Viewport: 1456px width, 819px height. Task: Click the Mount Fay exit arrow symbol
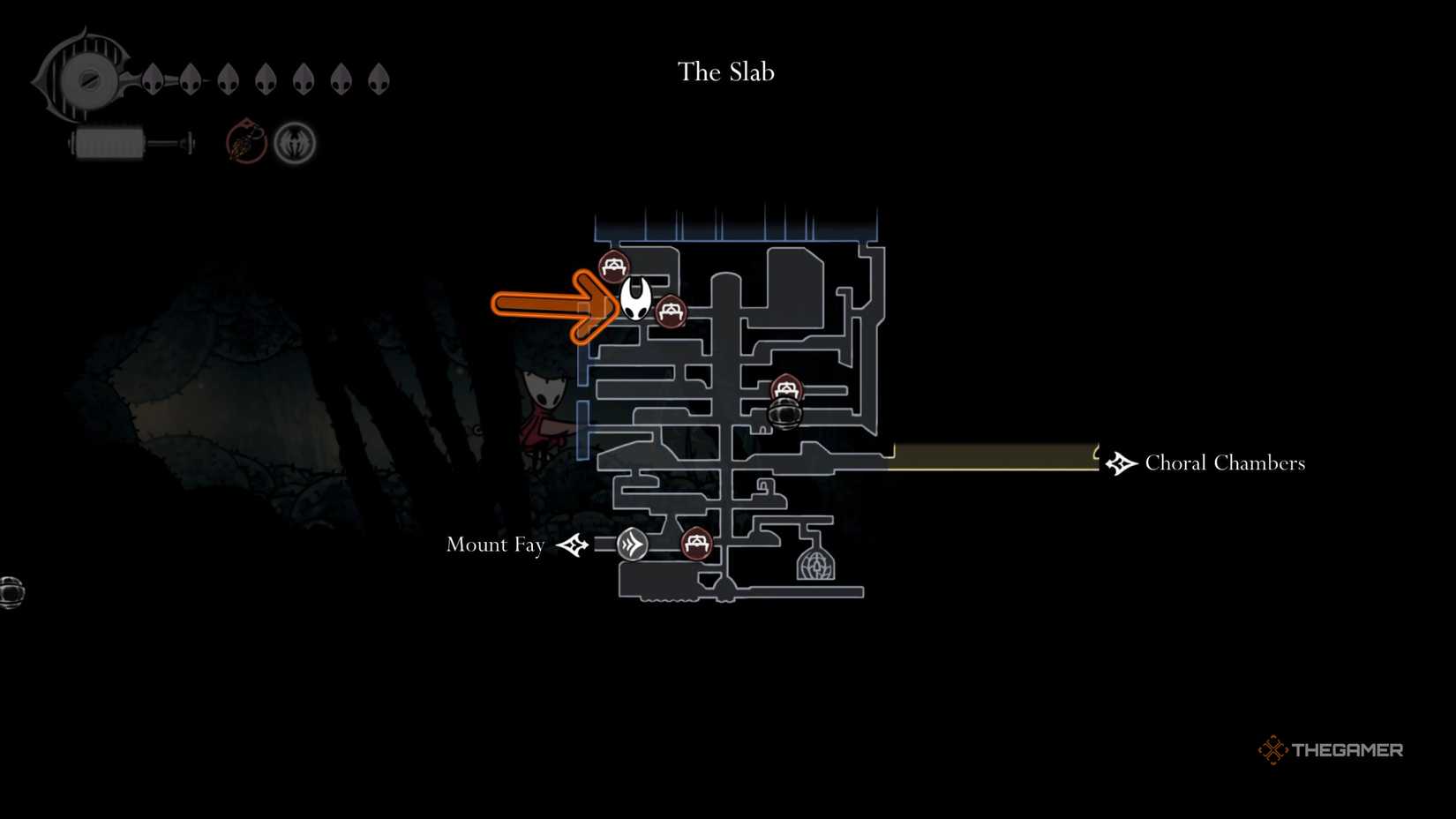[x=574, y=545]
